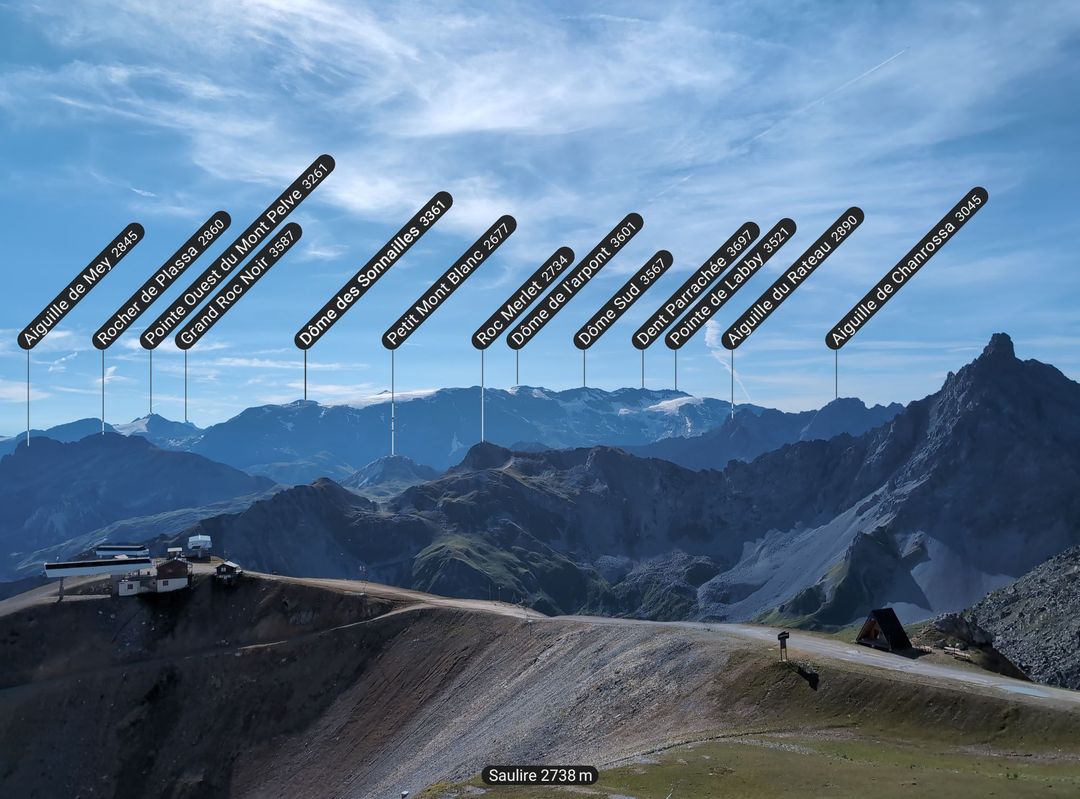This screenshot has height=799, width=1080.
Task: Select the Dôme des Sonnailles label
Action: [373, 270]
